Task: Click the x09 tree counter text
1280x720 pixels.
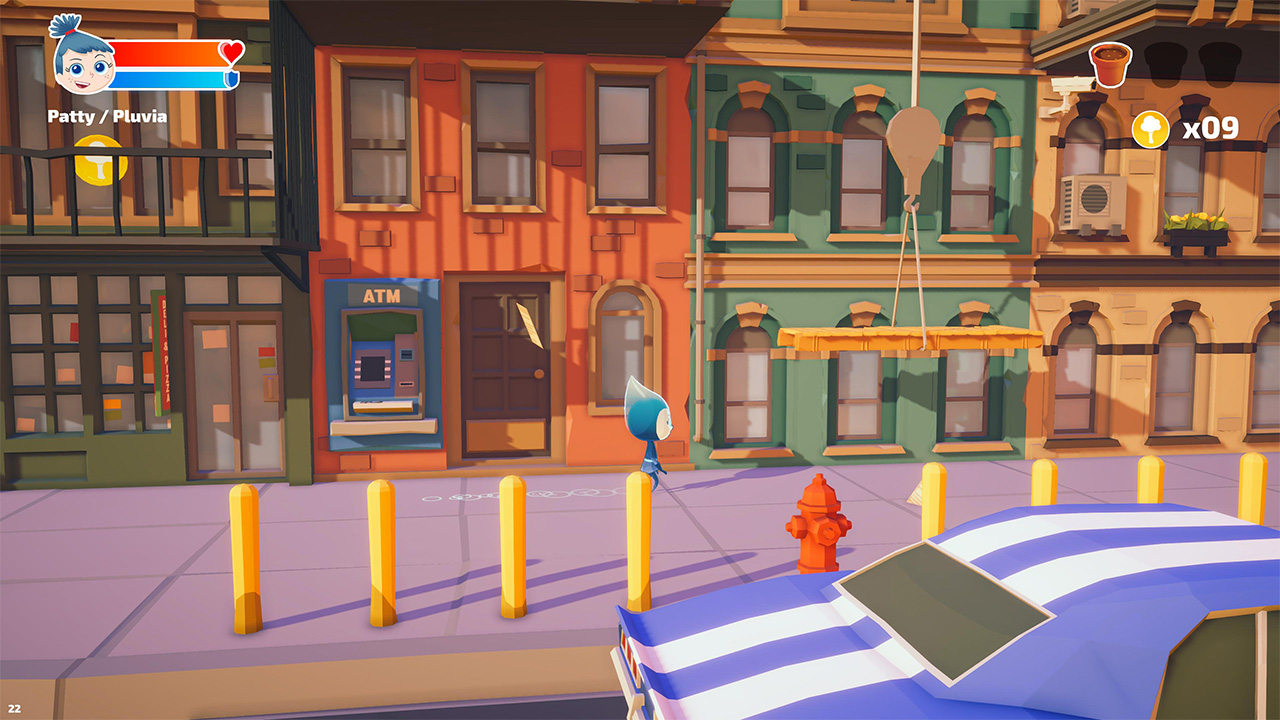Action: point(1213,127)
